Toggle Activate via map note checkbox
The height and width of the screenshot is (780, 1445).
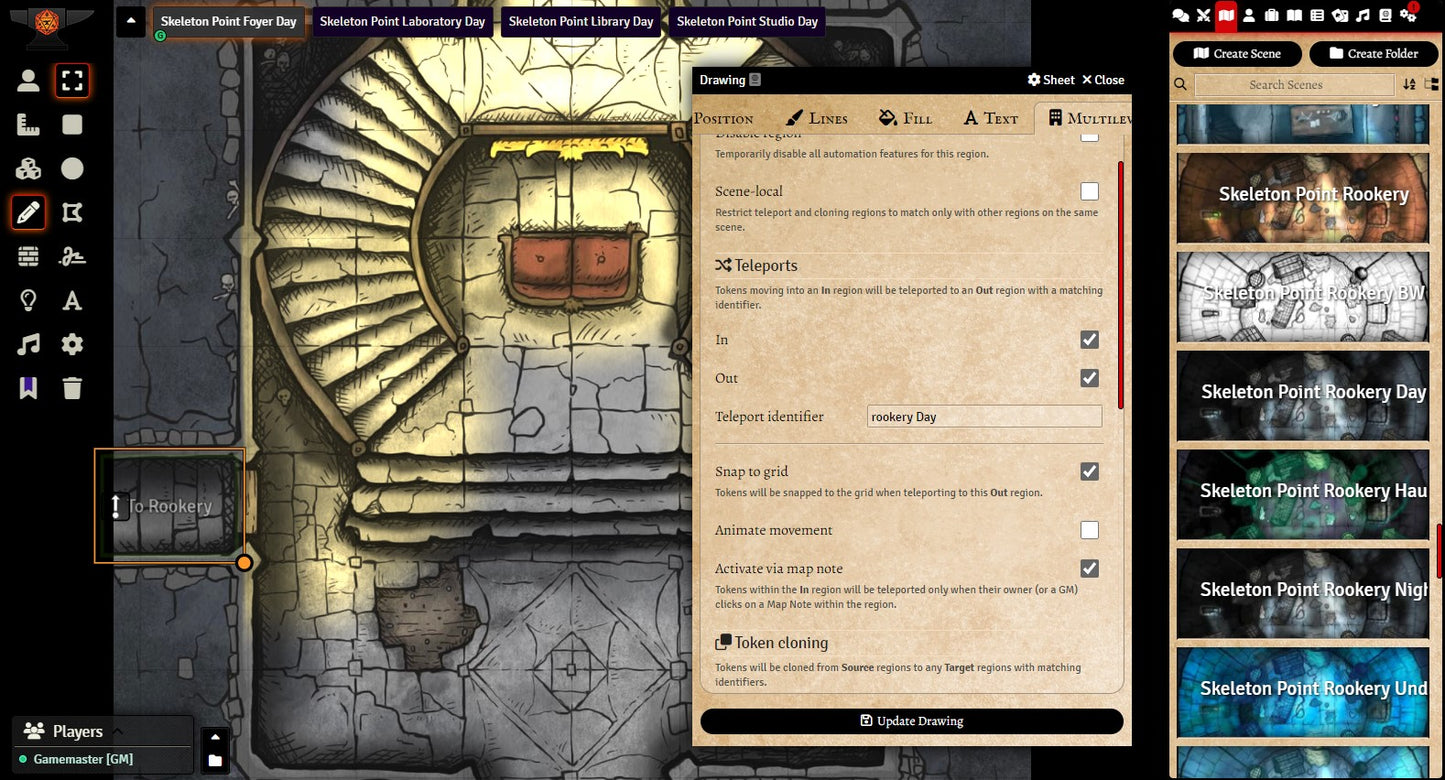point(1089,568)
